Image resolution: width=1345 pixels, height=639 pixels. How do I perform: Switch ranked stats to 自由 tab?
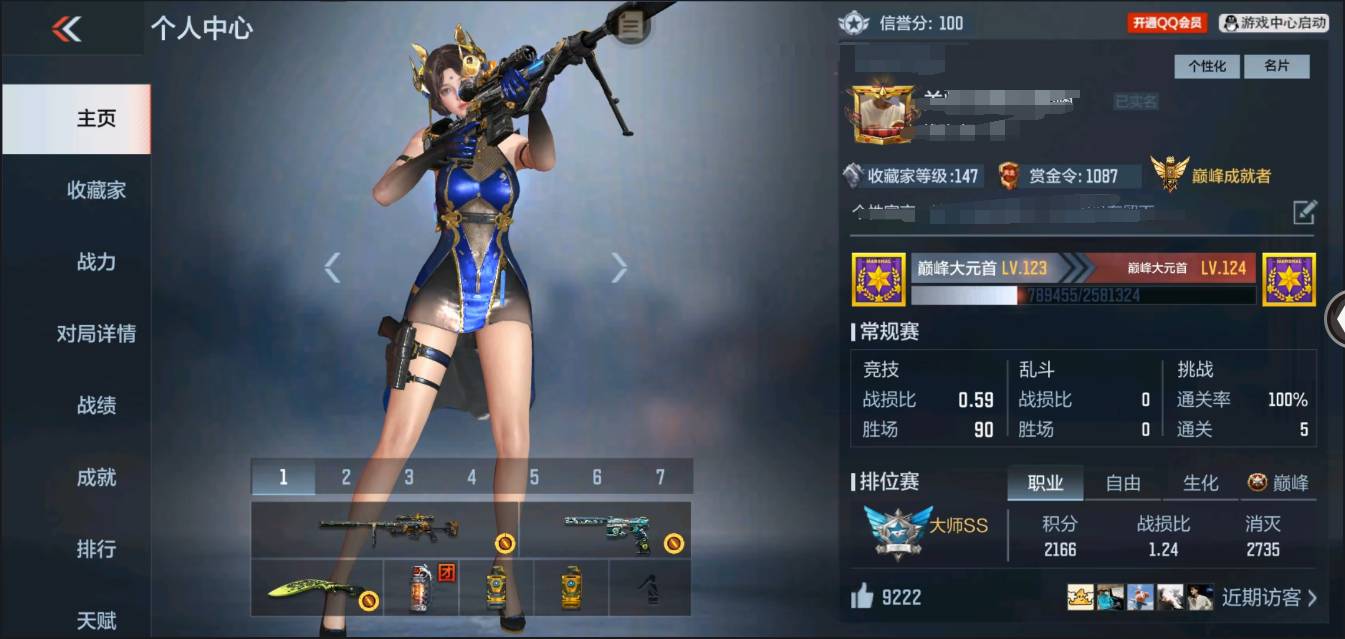click(1123, 483)
